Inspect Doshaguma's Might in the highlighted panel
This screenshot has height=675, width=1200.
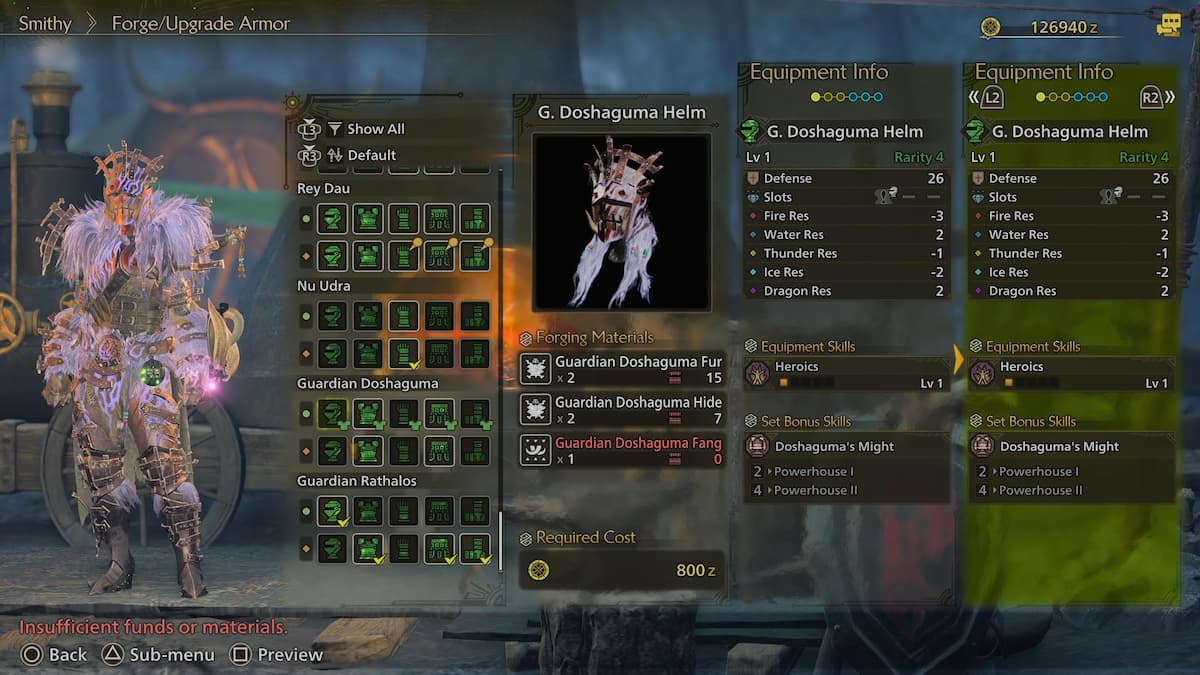pyautogui.click(x=1072, y=446)
